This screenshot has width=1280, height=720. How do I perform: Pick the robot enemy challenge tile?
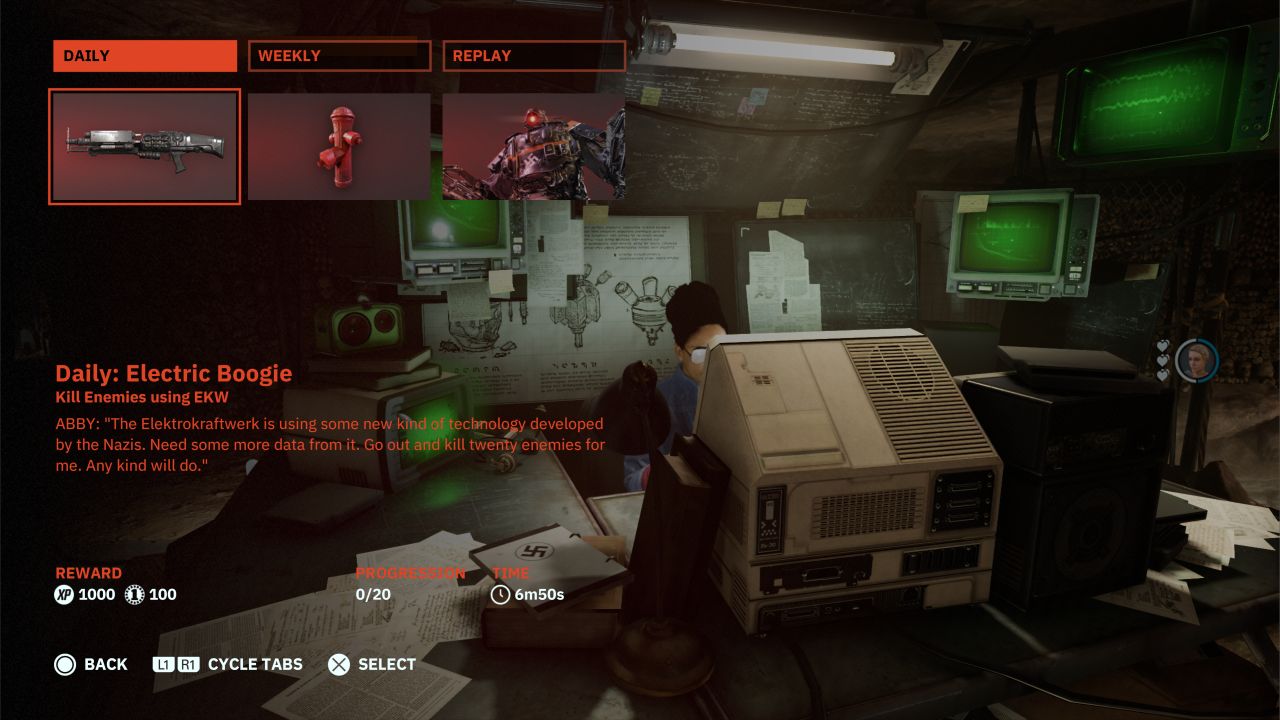tap(533, 146)
